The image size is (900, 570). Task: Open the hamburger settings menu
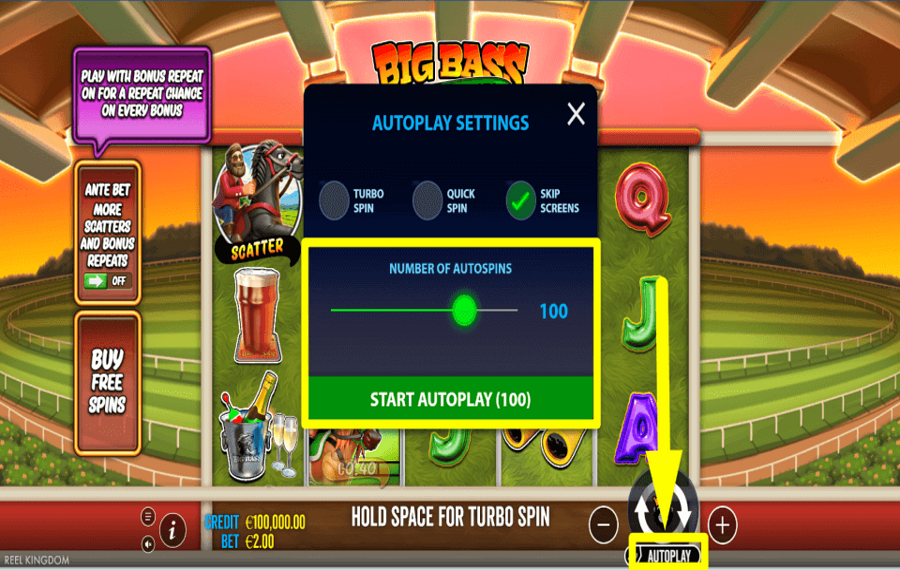point(148,516)
